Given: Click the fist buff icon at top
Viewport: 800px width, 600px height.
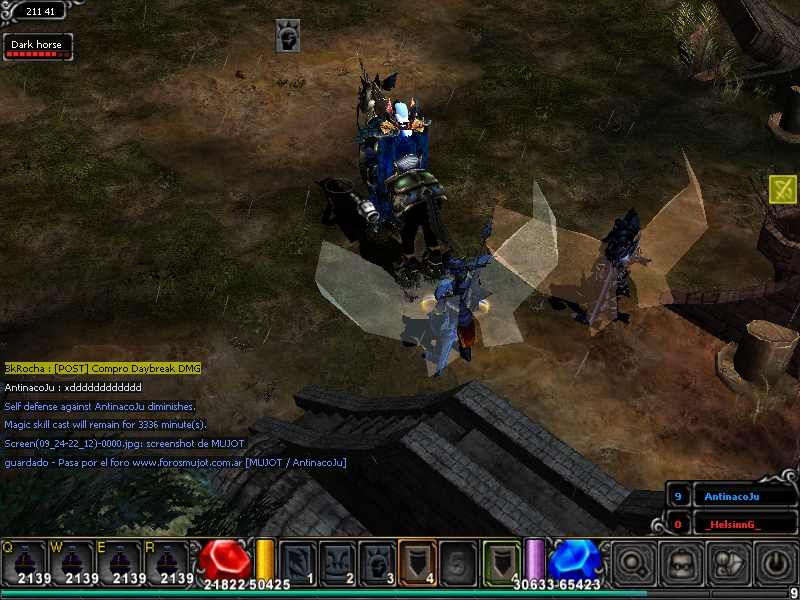Looking at the screenshot, I should click(x=288, y=36).
